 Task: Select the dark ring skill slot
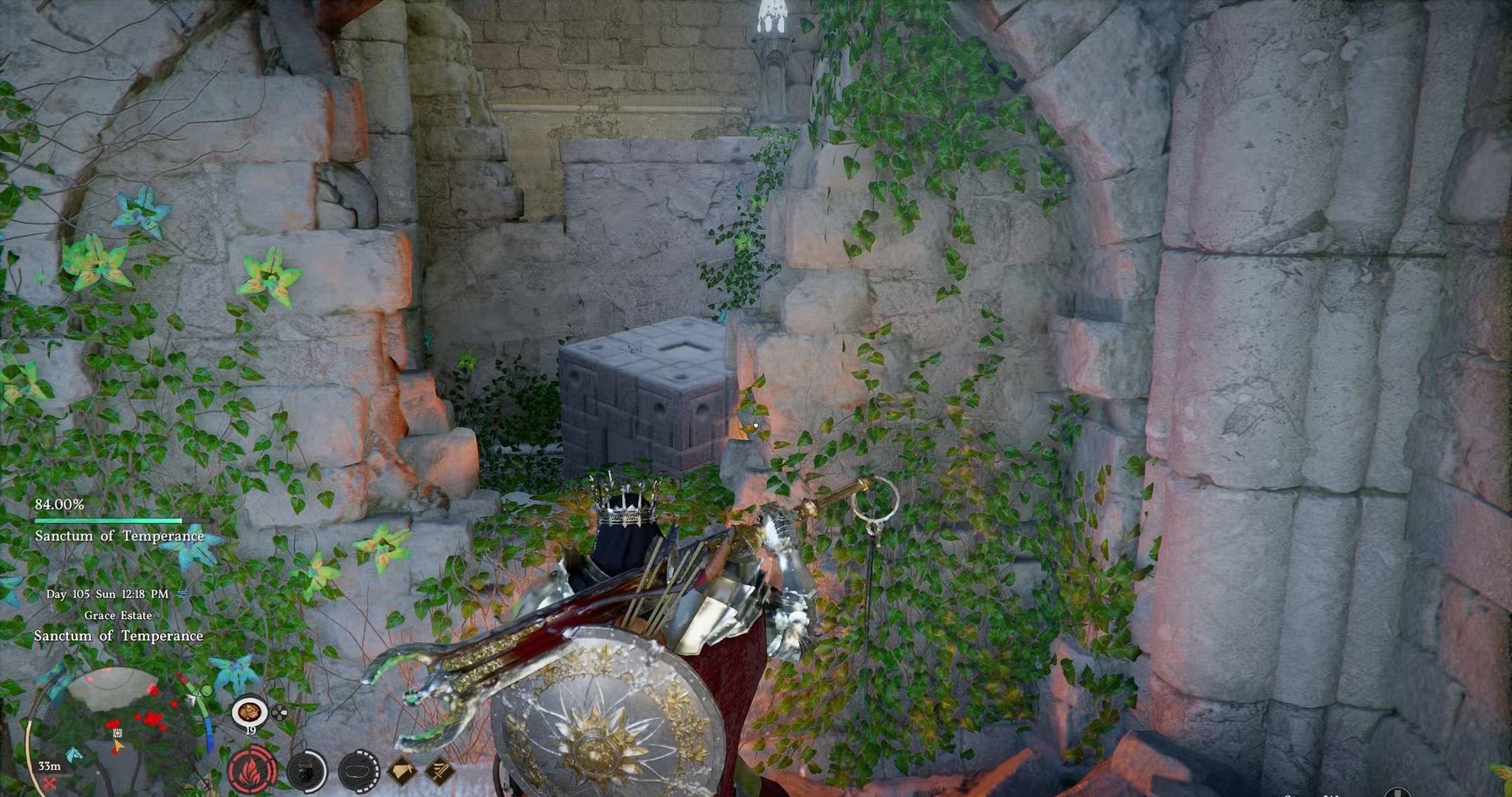tap(359, 771)
